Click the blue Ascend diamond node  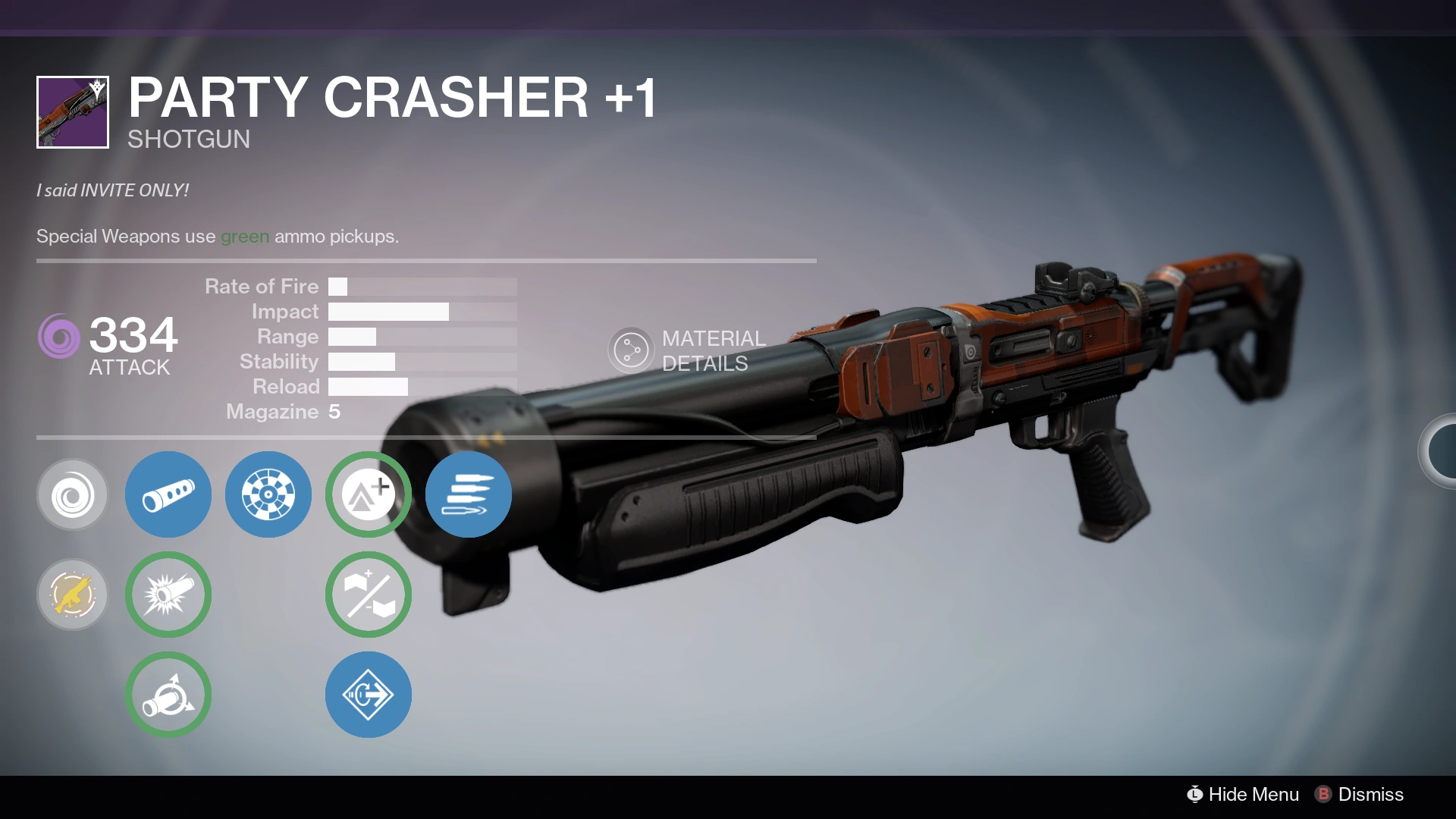coord(368,694)
